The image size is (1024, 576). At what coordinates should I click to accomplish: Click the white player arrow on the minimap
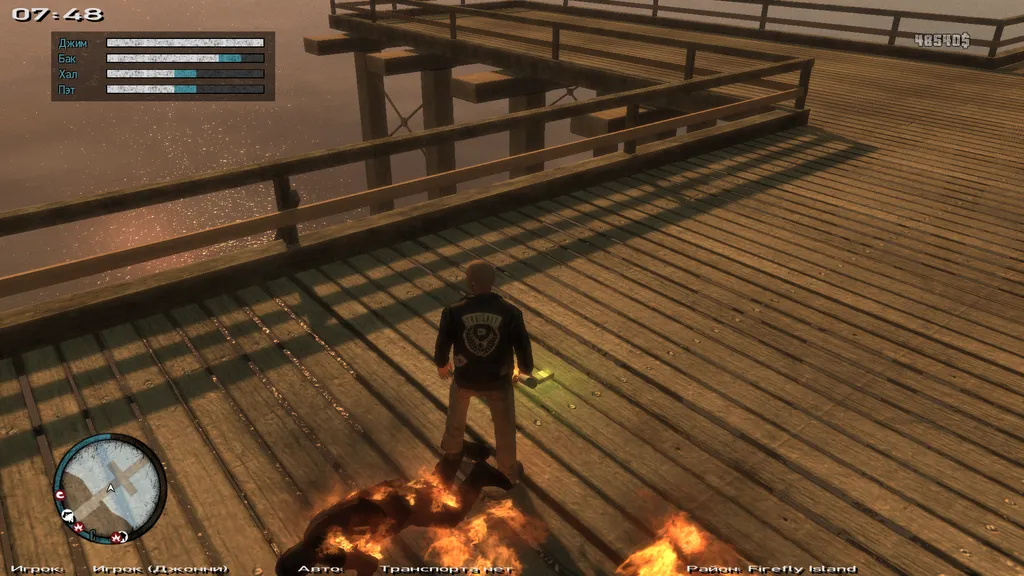point(110,488)
